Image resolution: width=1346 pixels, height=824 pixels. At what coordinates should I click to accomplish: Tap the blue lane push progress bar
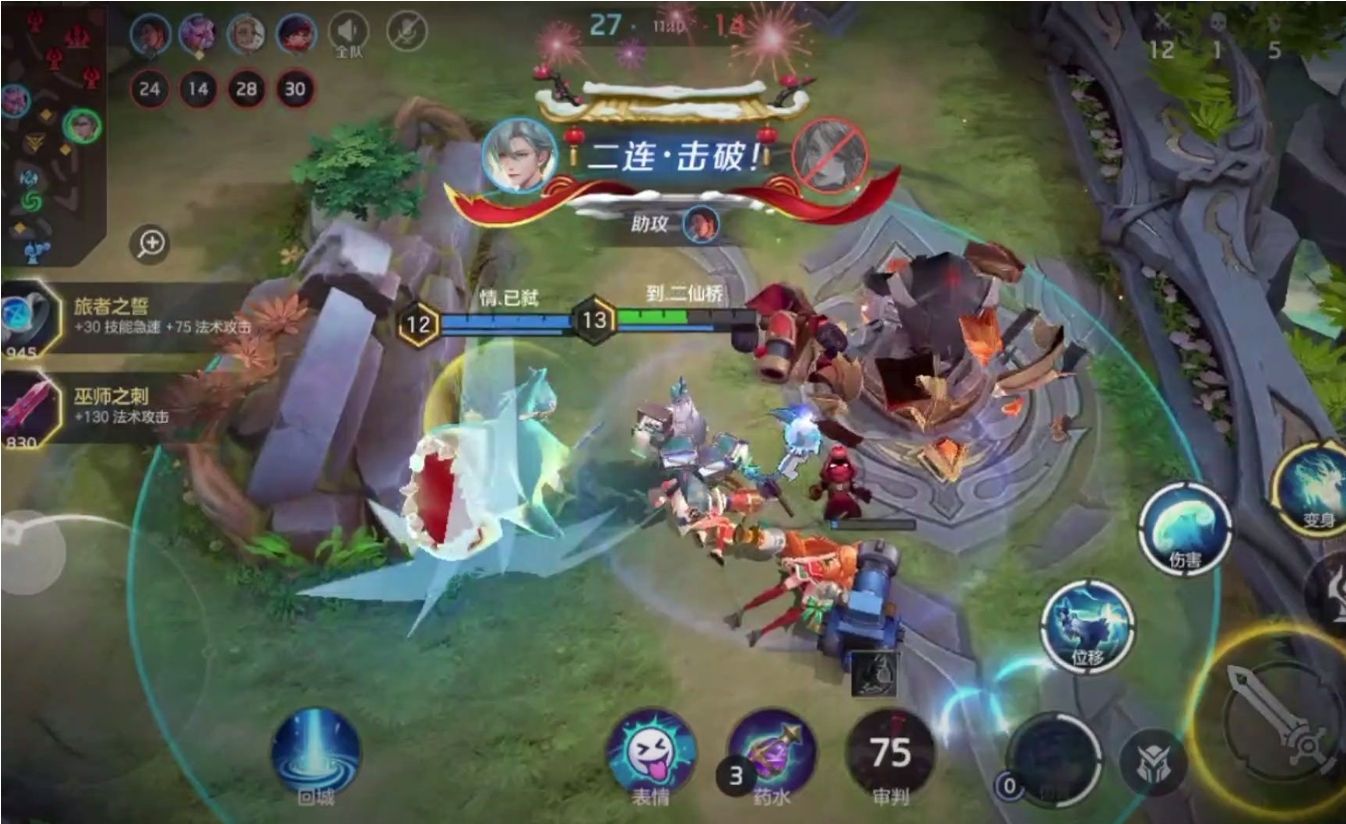[x=510, y=322]
